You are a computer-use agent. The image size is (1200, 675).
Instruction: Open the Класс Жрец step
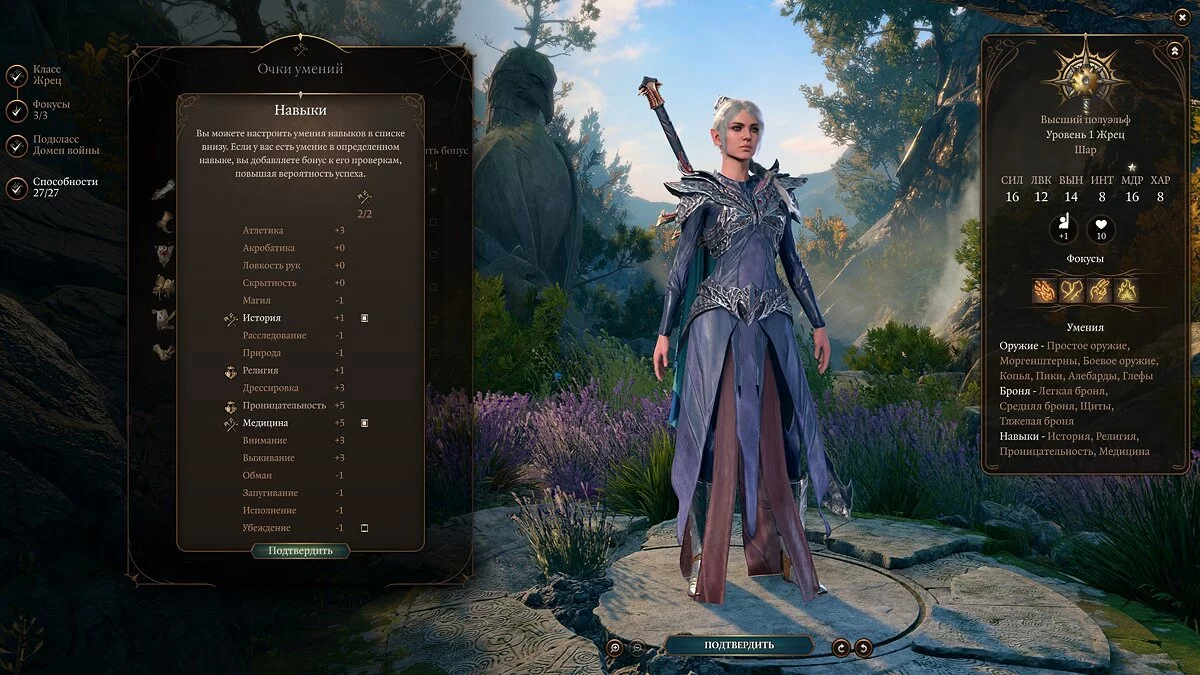(x=17, y=76)
